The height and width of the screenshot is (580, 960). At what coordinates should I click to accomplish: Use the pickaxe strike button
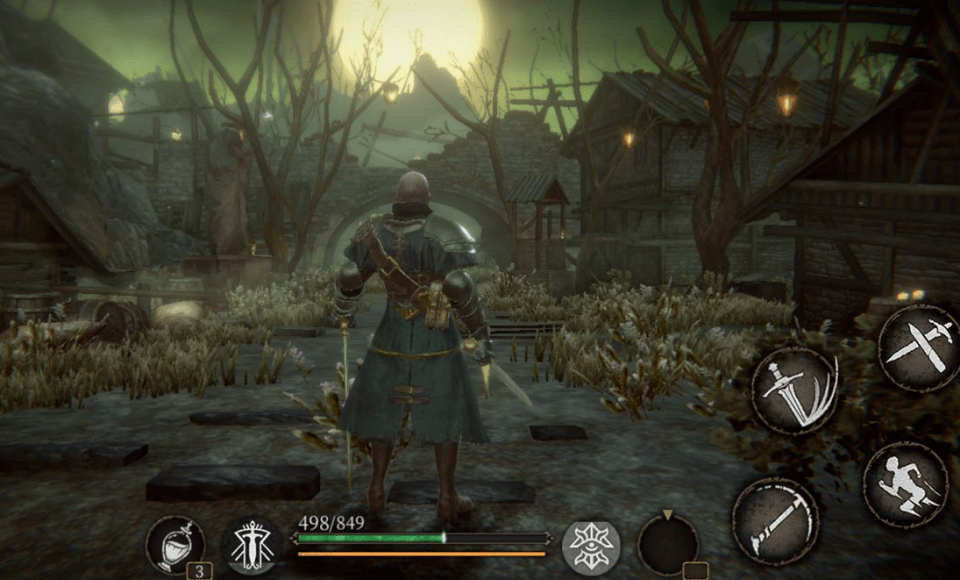tap(775, 521)
